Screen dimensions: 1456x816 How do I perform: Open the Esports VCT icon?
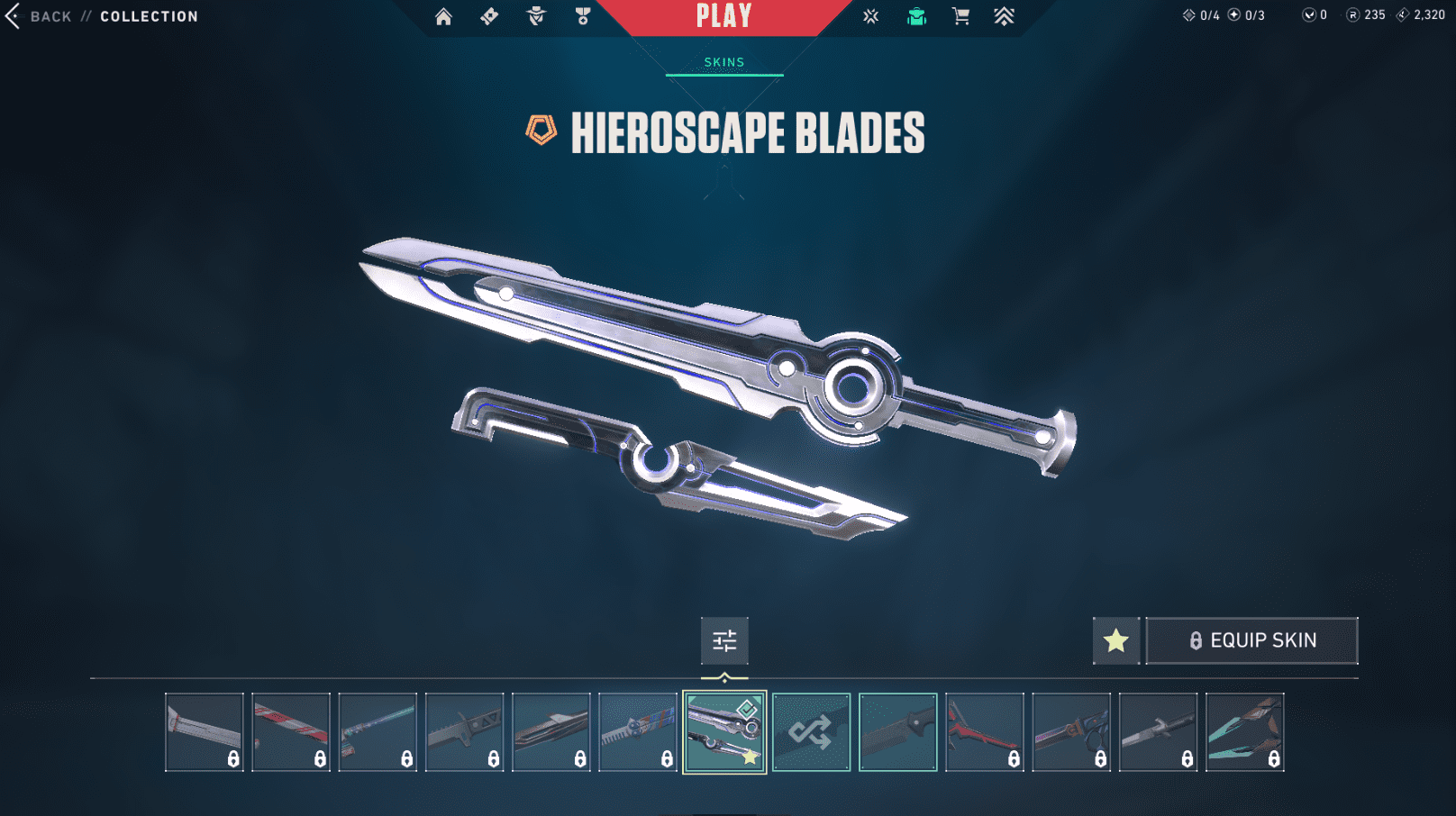[870, 16]
